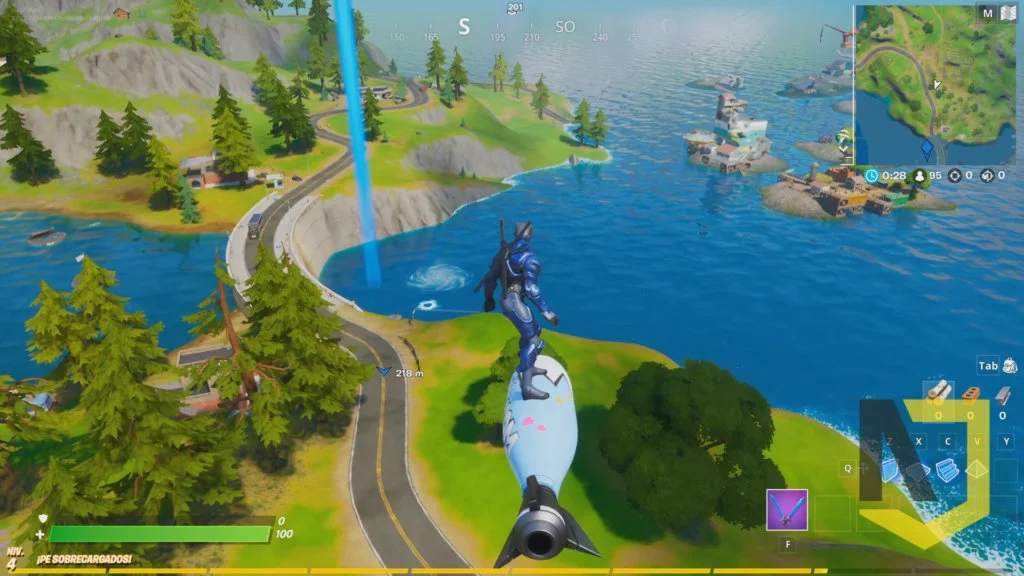The width and height of the screenshot is (1024, 576).
Task: Select the metal building material
Action: (x=1004, y=392)
